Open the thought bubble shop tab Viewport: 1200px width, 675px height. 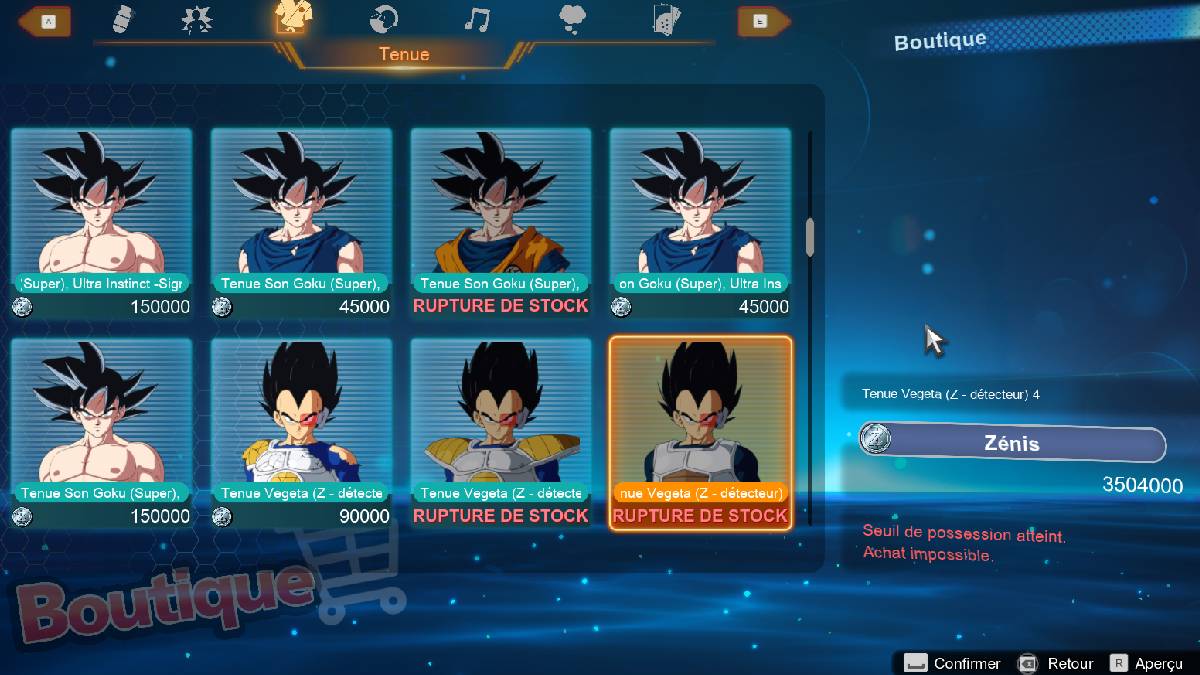[573, 19]
